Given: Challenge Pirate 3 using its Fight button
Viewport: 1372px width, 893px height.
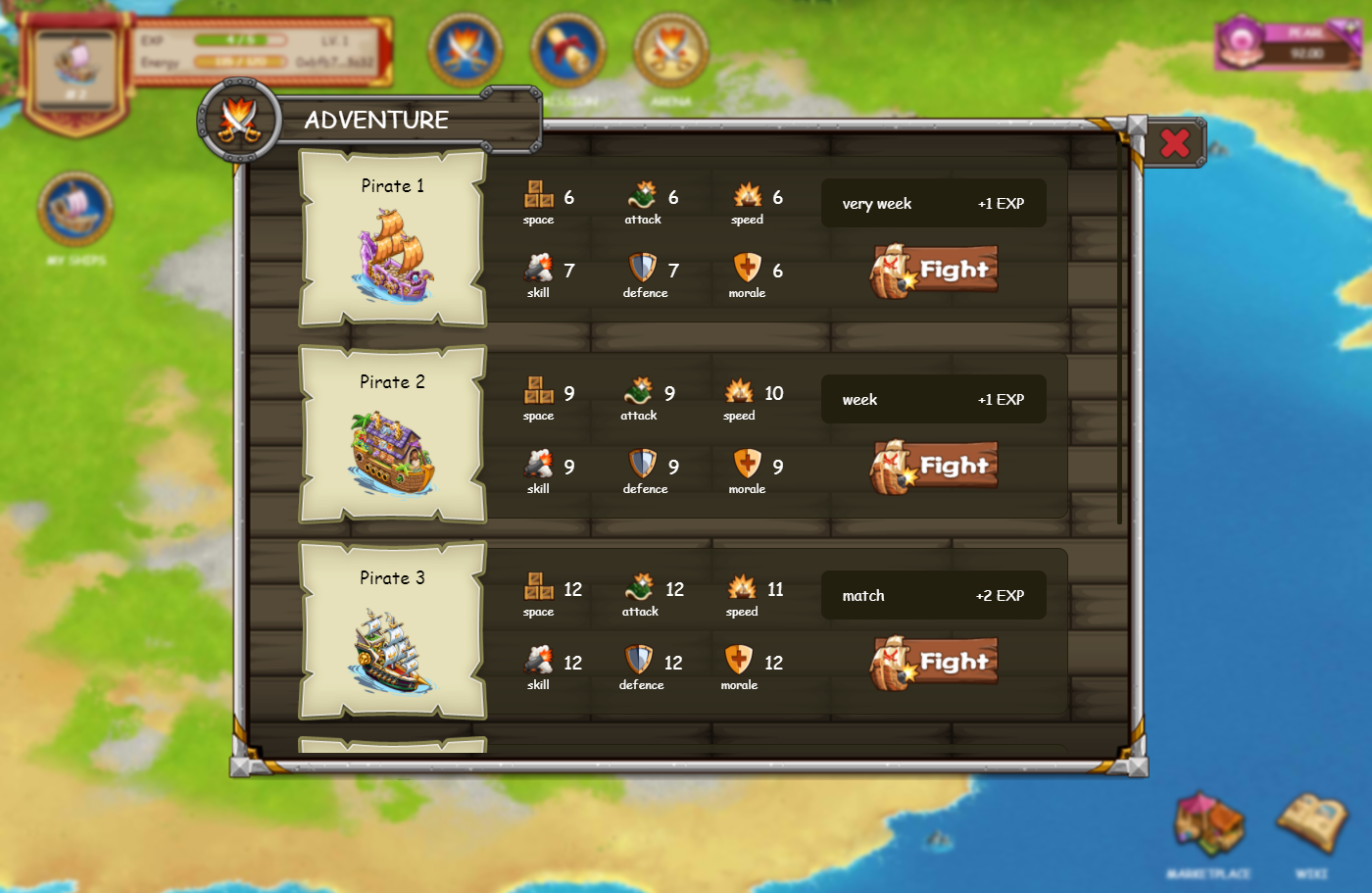Looking at the screenshot, I should click(934, 663).
